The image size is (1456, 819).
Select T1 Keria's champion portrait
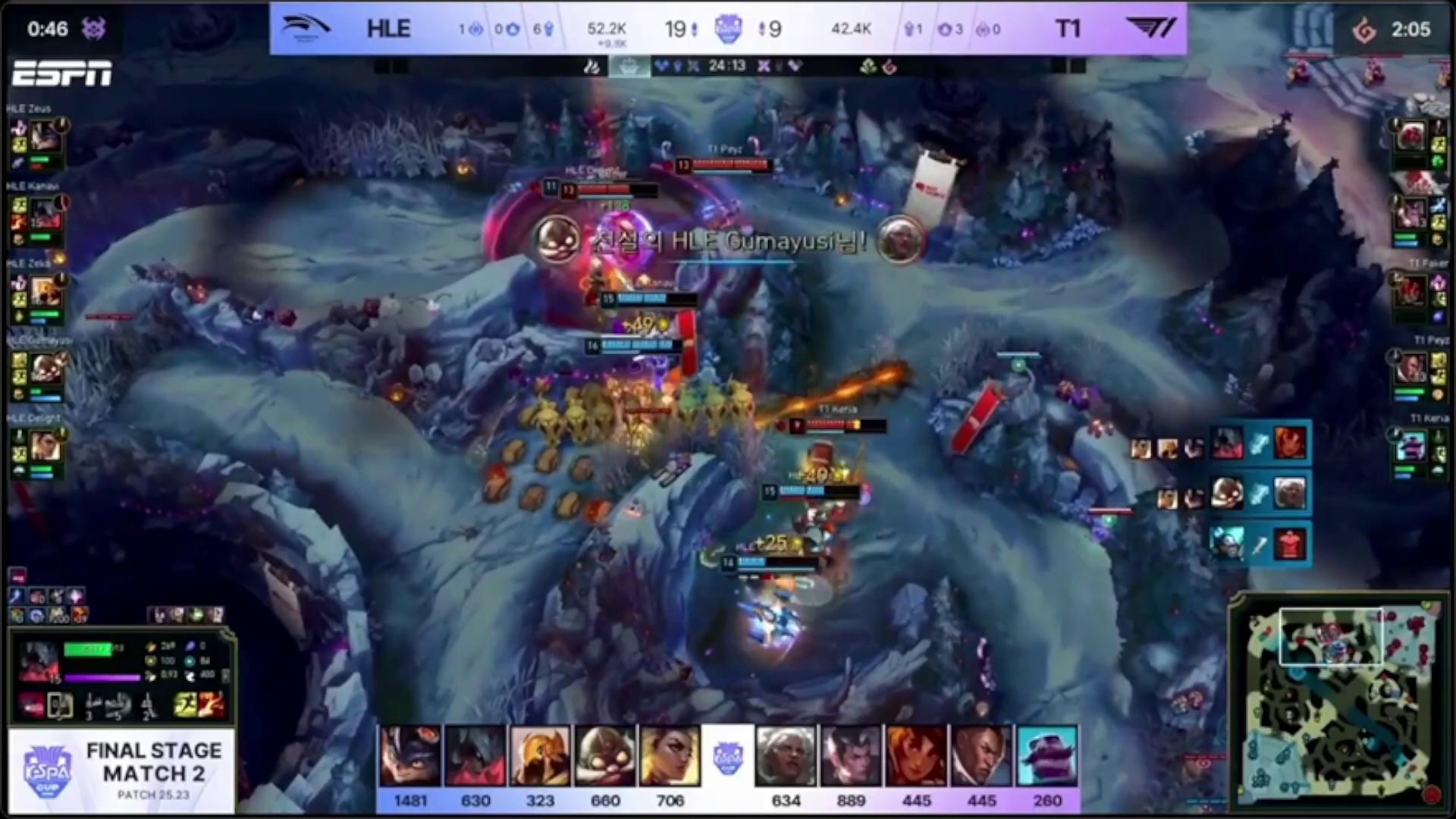tap(1411, 447)
